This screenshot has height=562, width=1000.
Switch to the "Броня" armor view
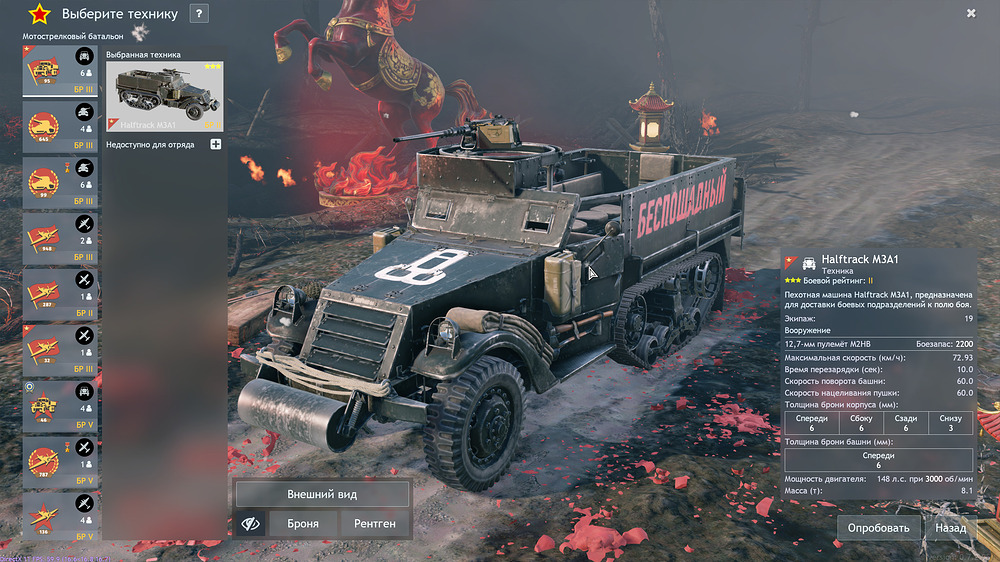[x=303, y=523]
